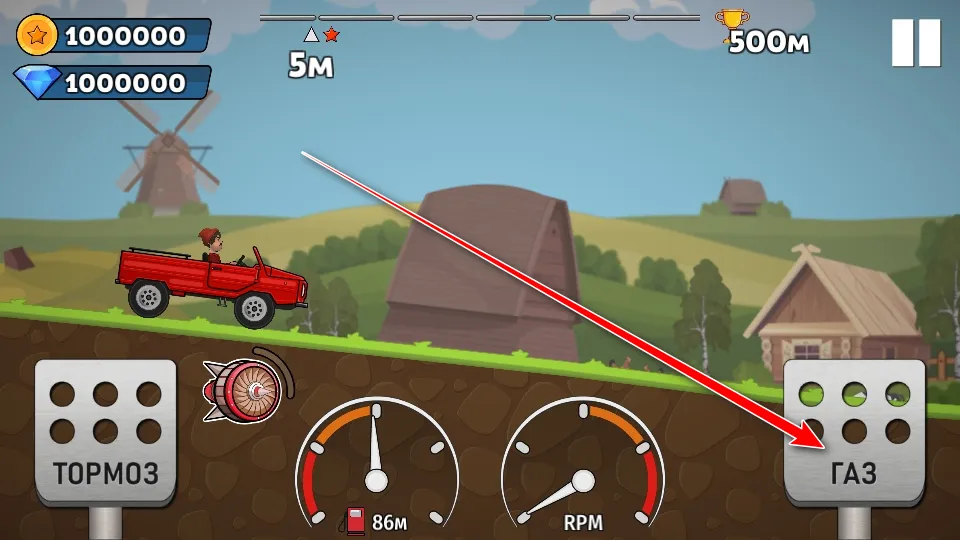Pause the game
The image size is (960, 540).
(x=915, y=43)
